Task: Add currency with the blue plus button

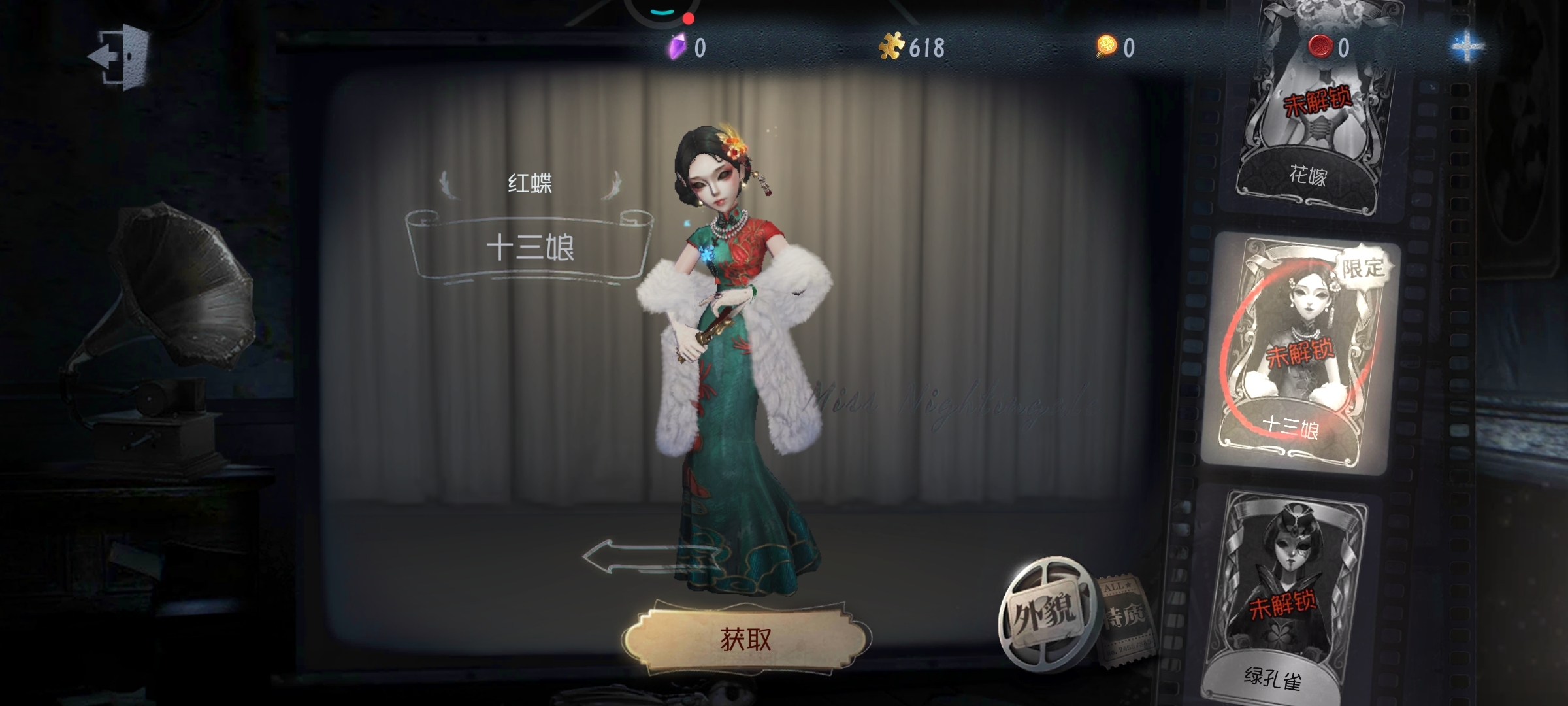Action: pyautogui.click(x=1467, y=47)
